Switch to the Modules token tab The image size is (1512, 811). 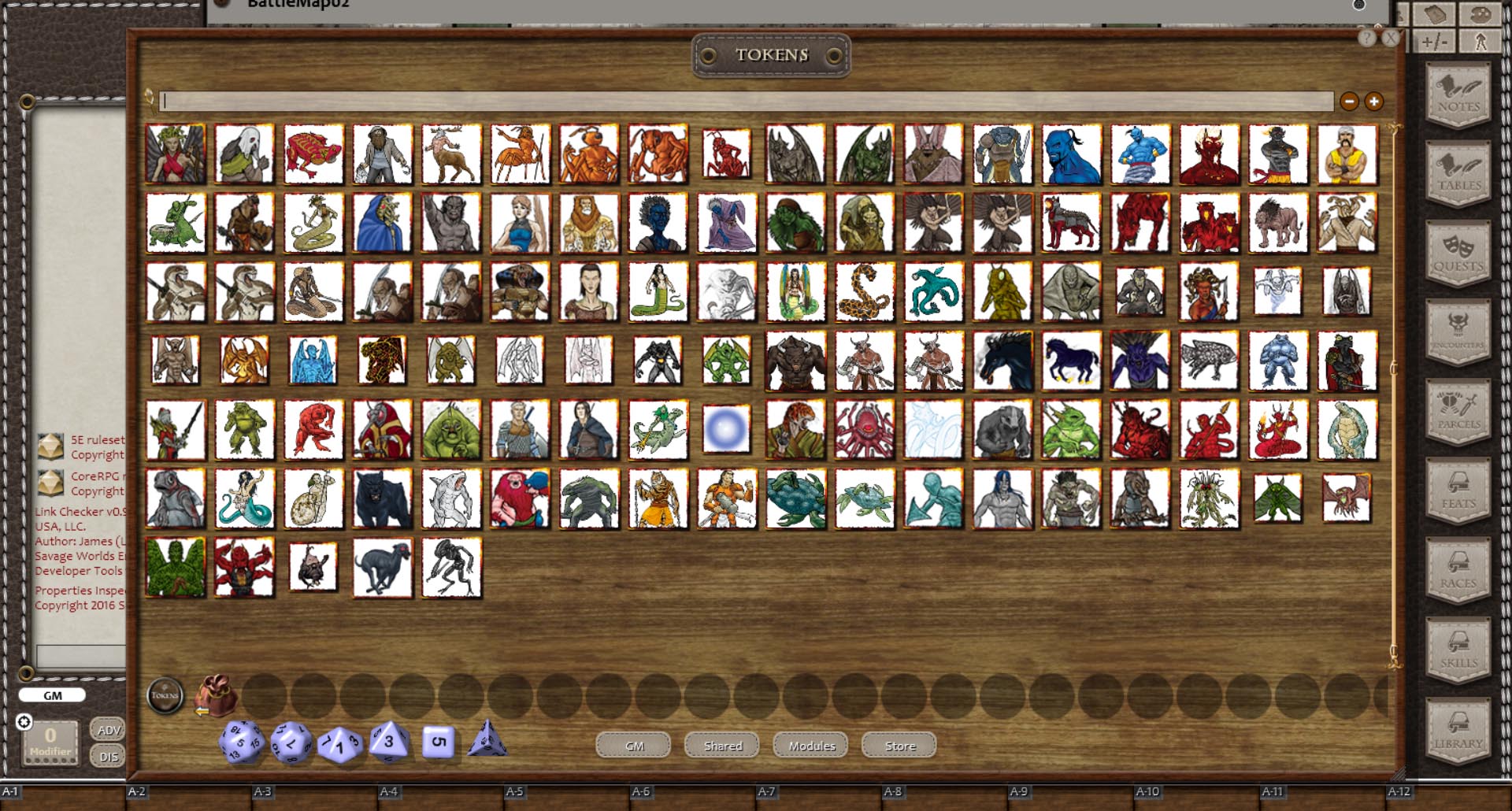(x=810, y=745)
